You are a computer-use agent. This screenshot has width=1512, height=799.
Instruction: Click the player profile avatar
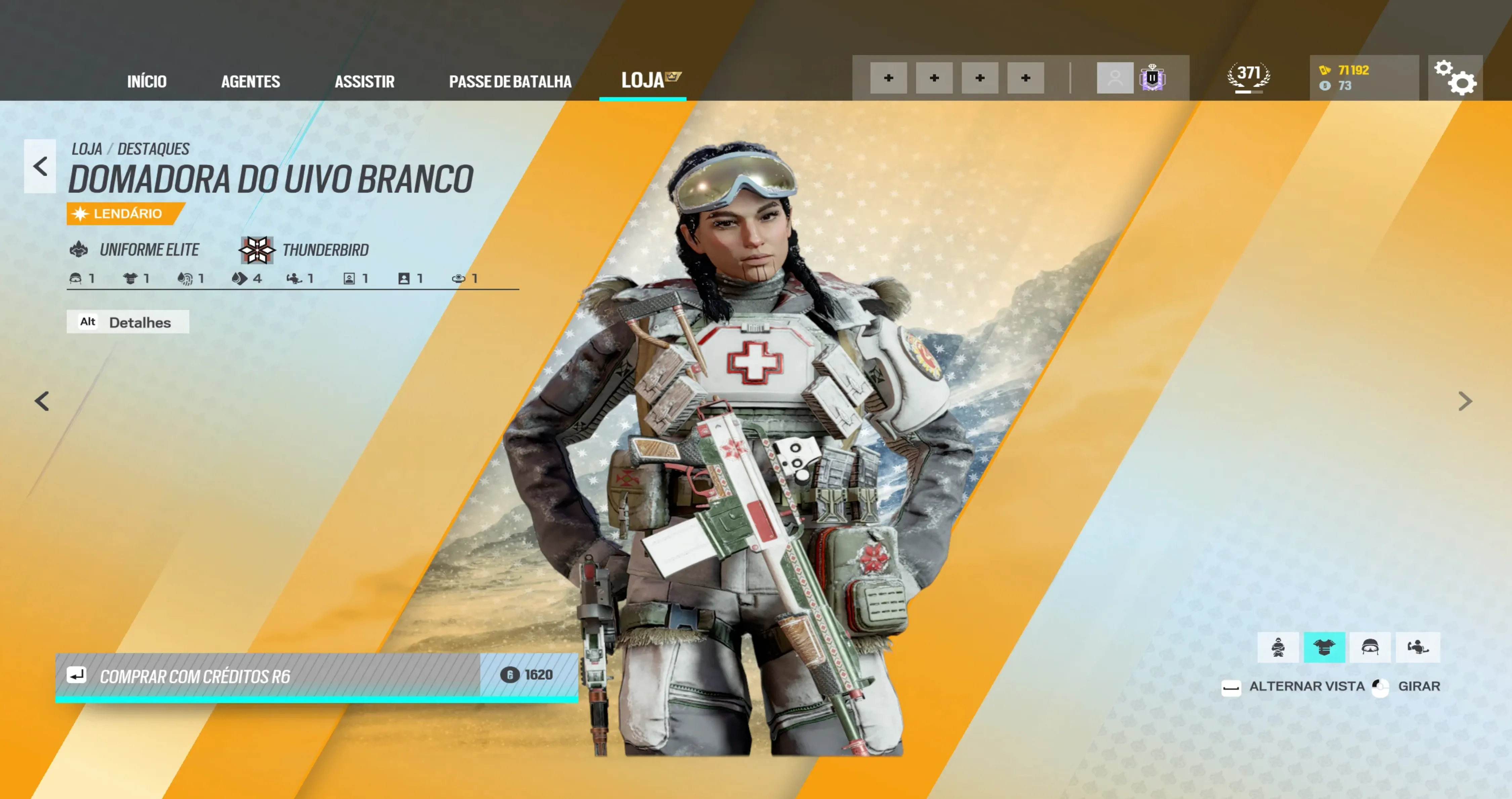point(1115,78)
